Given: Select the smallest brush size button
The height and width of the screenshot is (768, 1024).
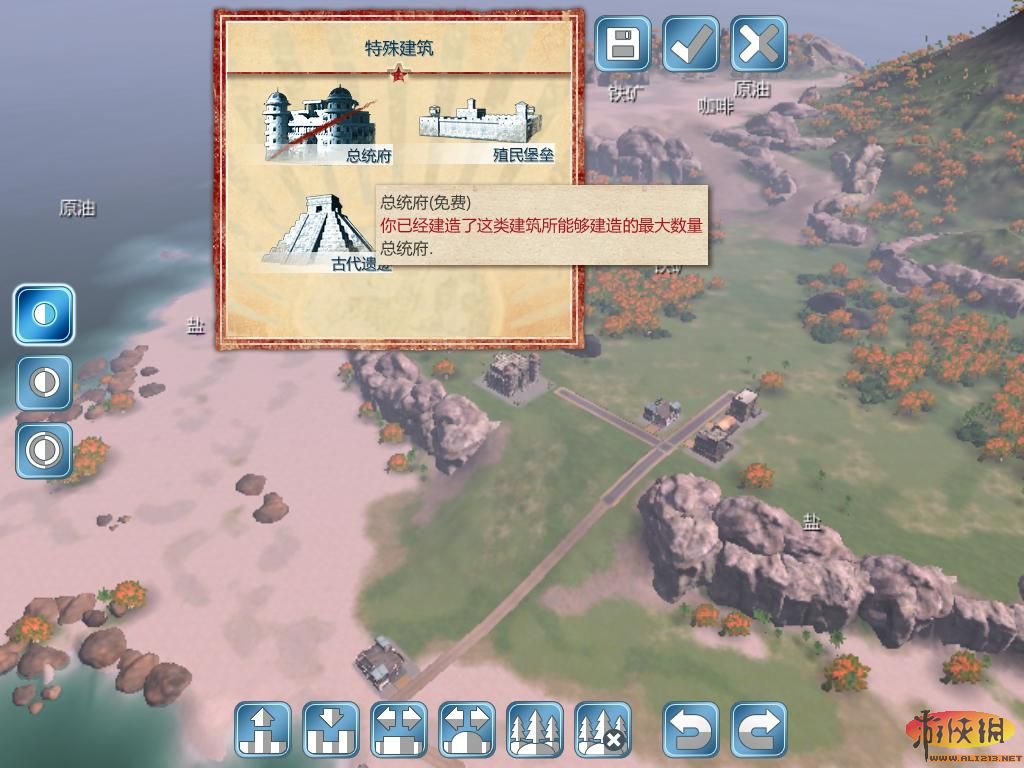Looking at the screenshot, I should 44,314.
